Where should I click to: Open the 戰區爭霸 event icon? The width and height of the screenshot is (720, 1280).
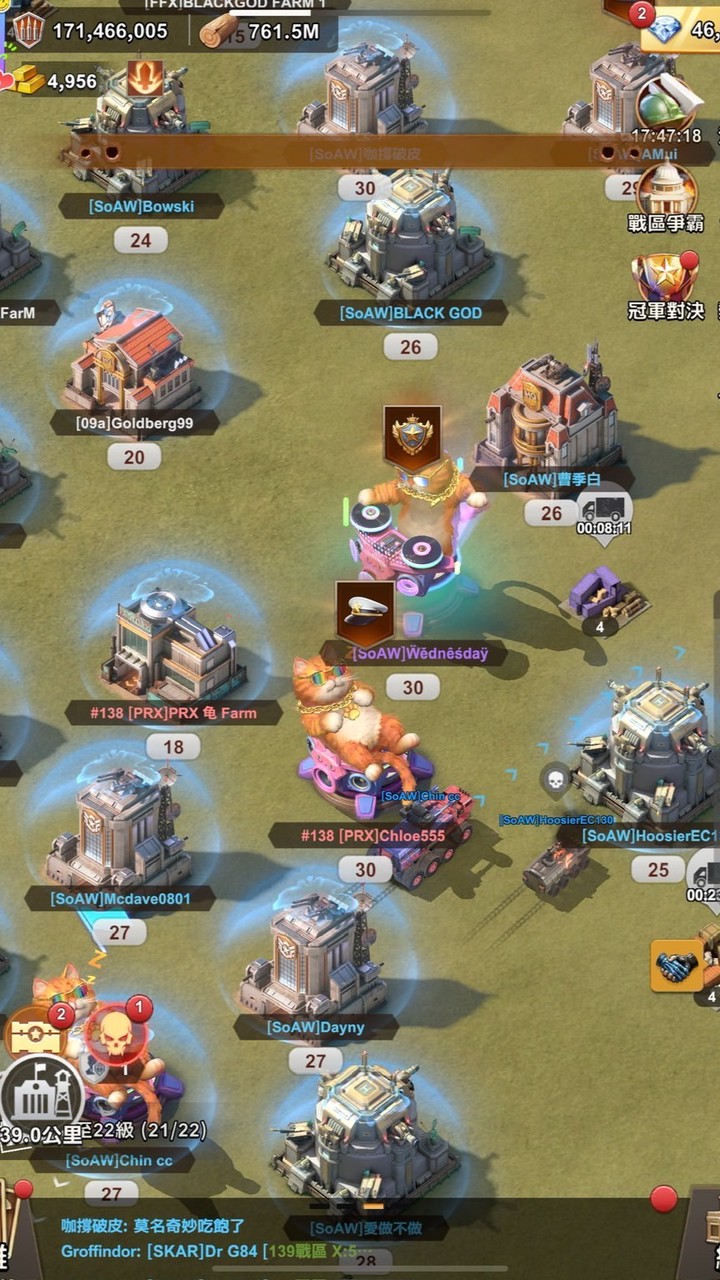coord(666,194)
